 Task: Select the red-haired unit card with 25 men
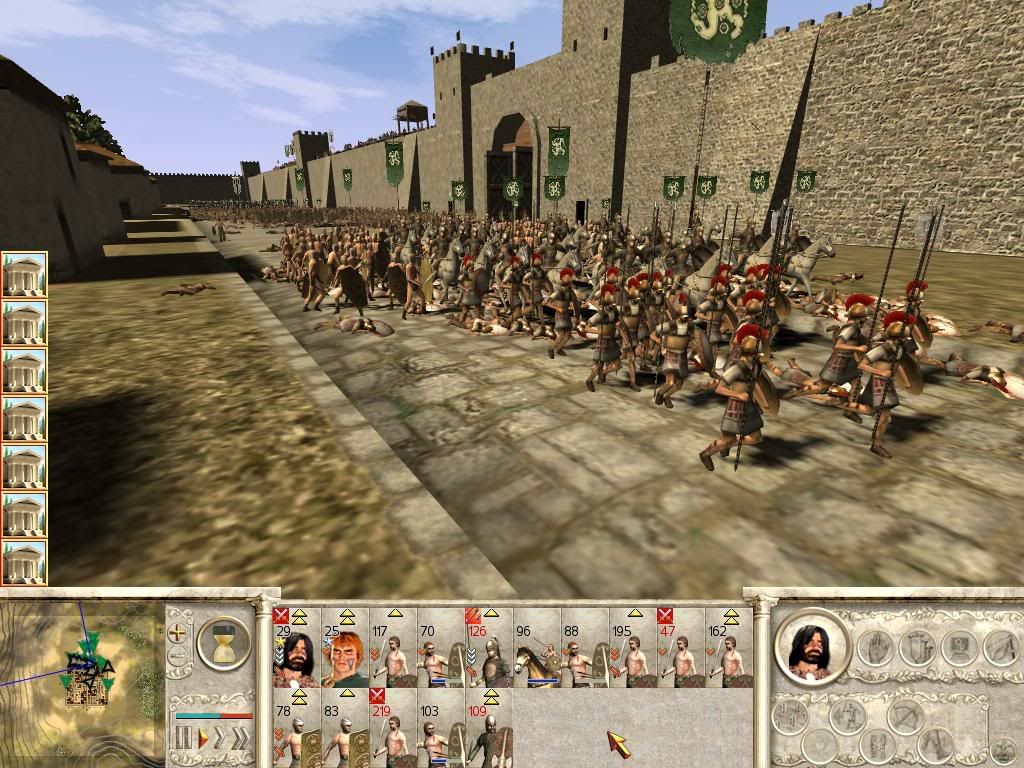pyautogui.click(x=344, y=649)
